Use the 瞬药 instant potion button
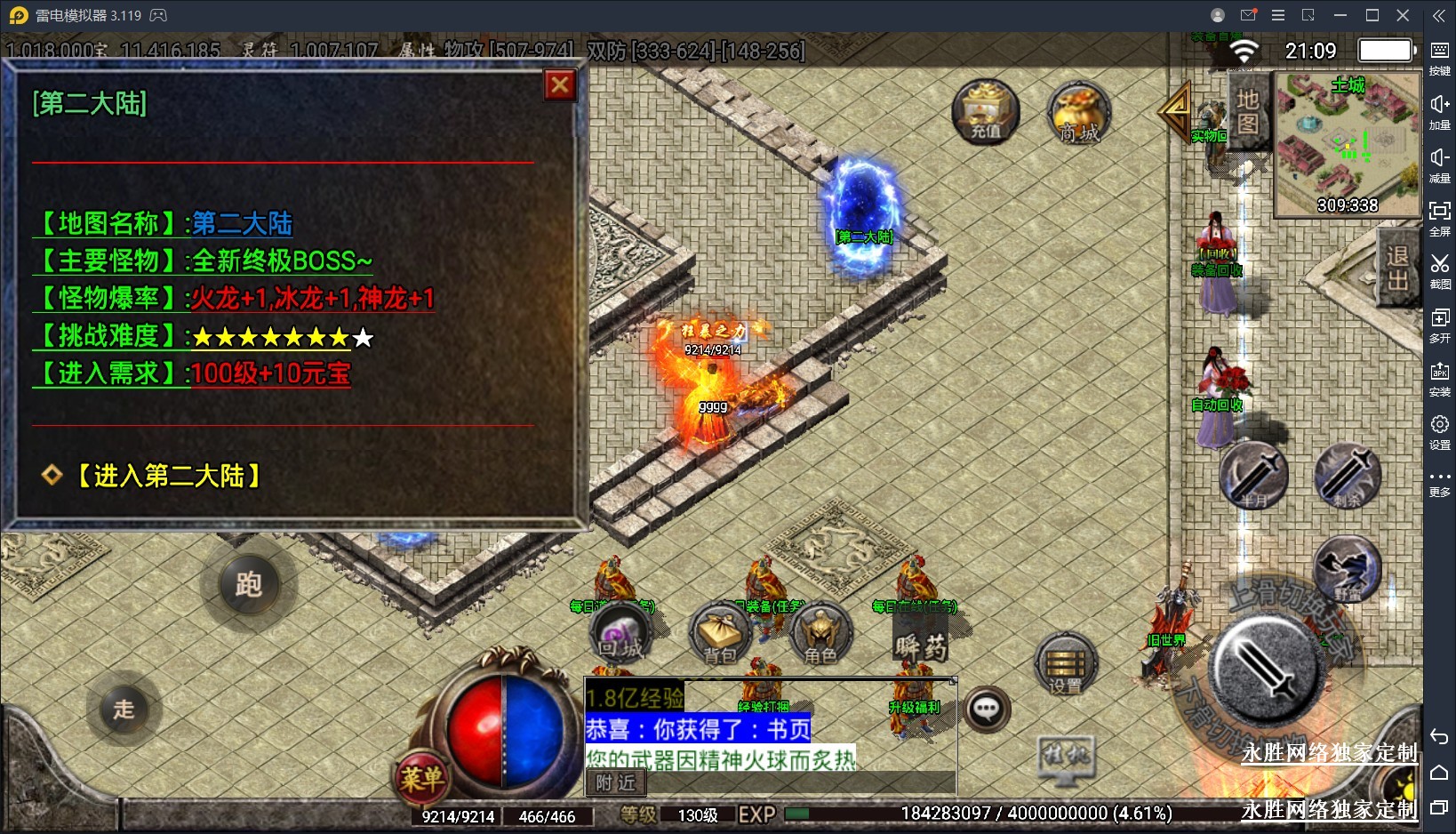 coord(920,645)
